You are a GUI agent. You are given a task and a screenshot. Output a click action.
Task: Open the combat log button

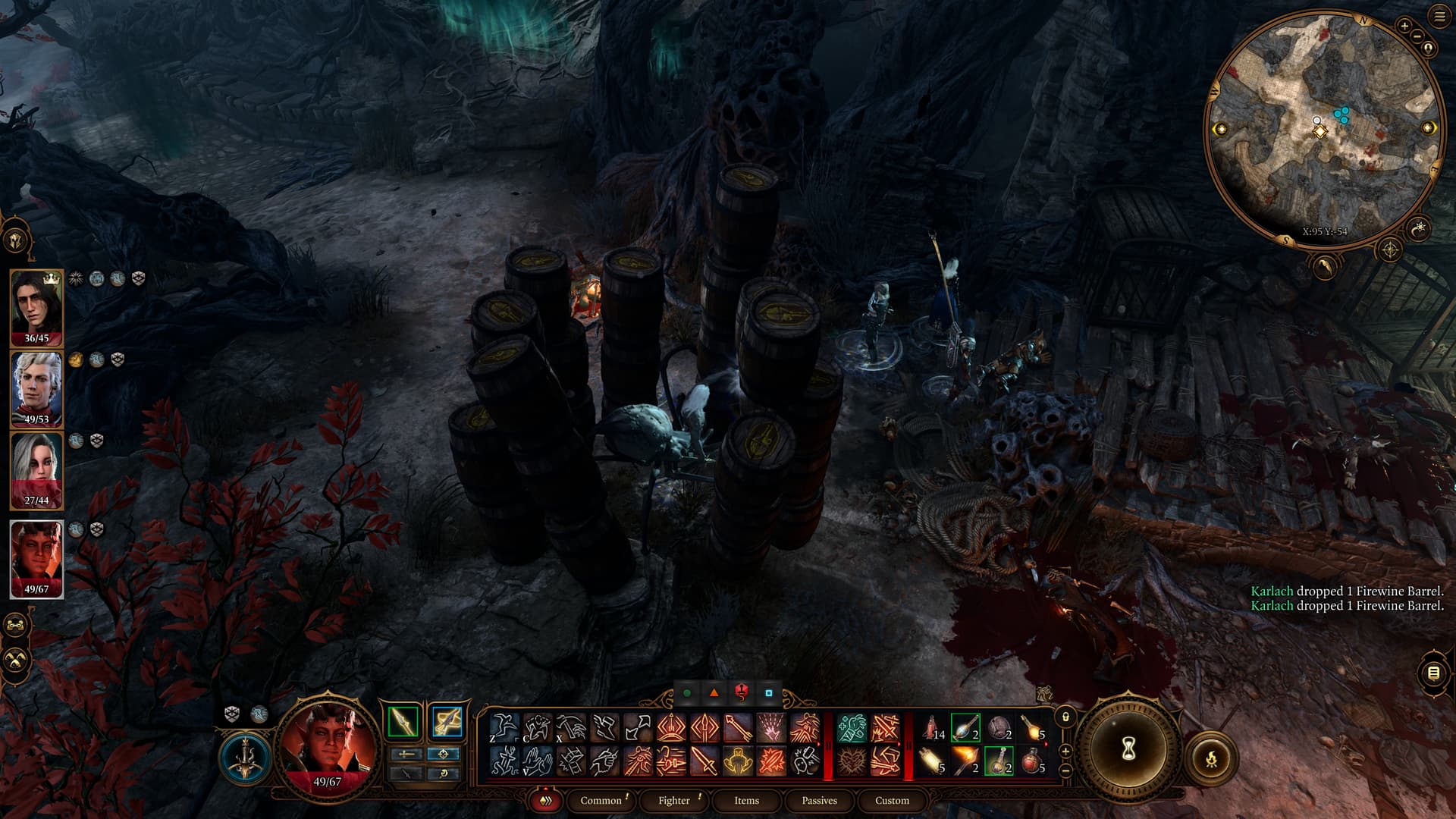click(1433, 673)
